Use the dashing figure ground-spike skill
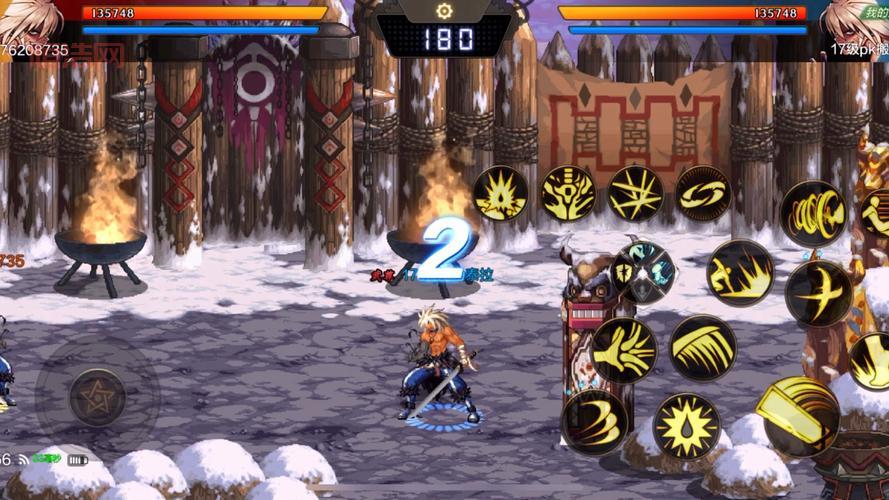The image size is (889, 500). point(740,273)
